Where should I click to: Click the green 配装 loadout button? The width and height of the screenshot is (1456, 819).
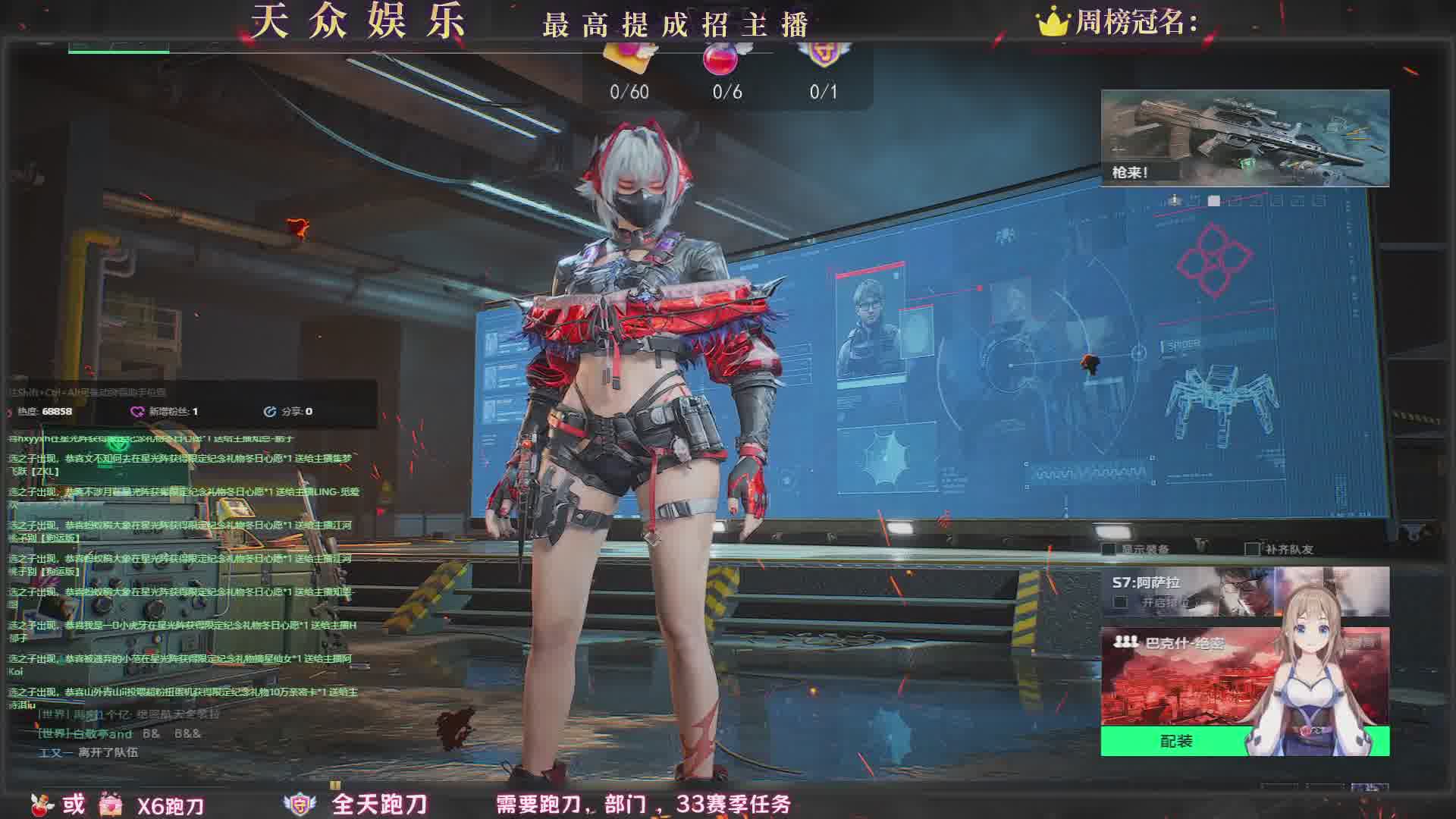click(1175, 741)
